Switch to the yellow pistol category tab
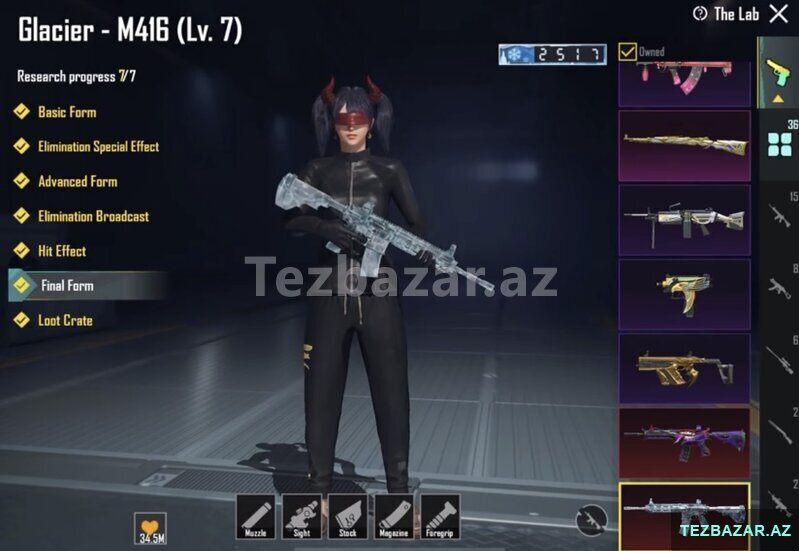Viewport: 799px width, 551px height. pyautogui.click(x=777, y=72)
